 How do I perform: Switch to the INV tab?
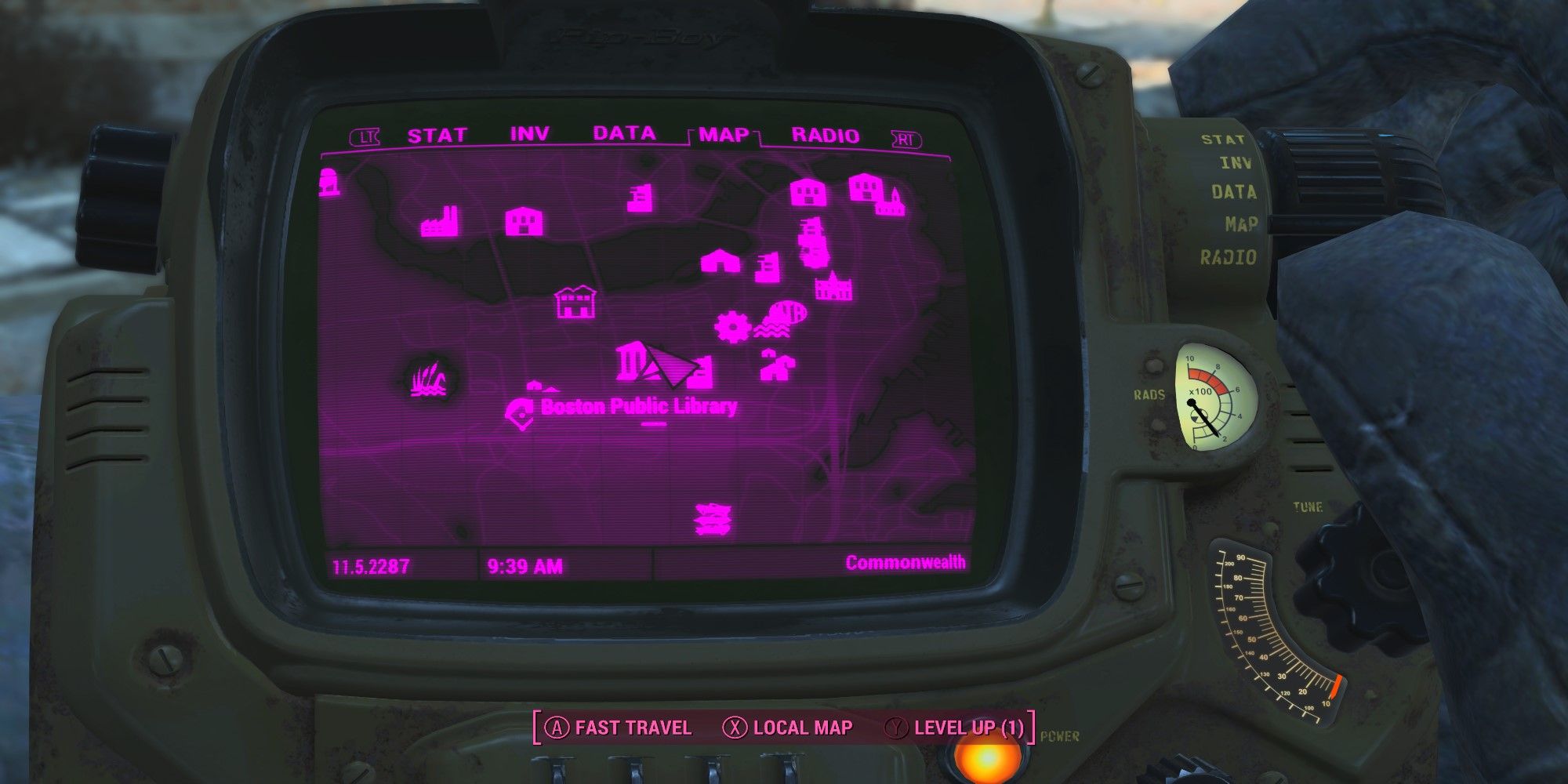tap(530, 133)
